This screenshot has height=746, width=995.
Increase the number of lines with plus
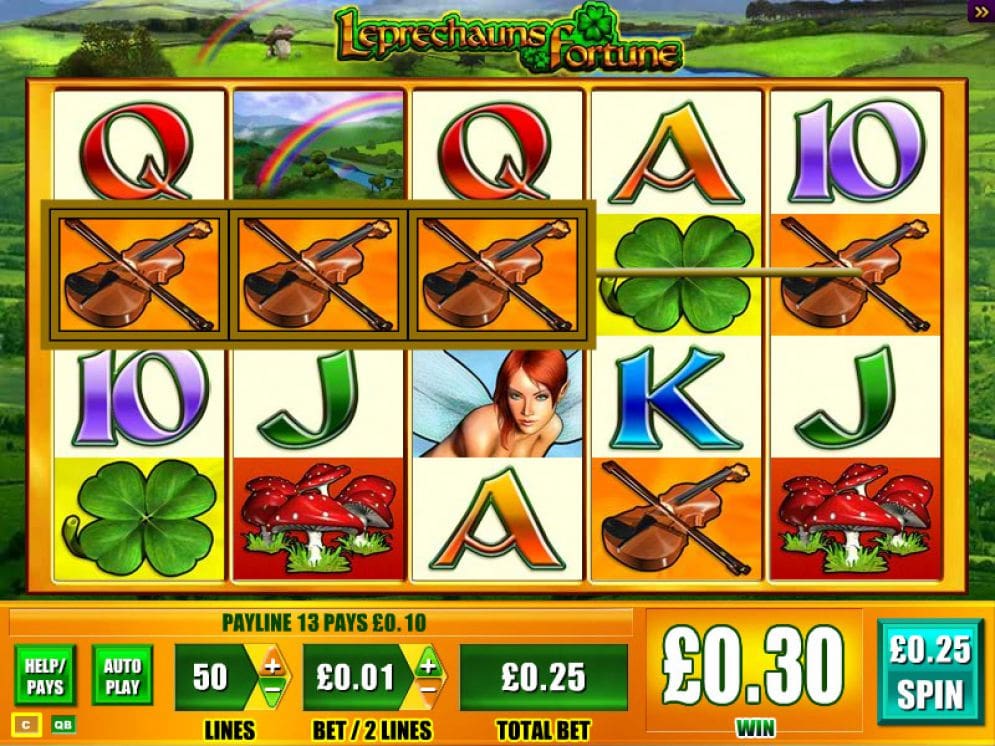click(x=271, y=664)
